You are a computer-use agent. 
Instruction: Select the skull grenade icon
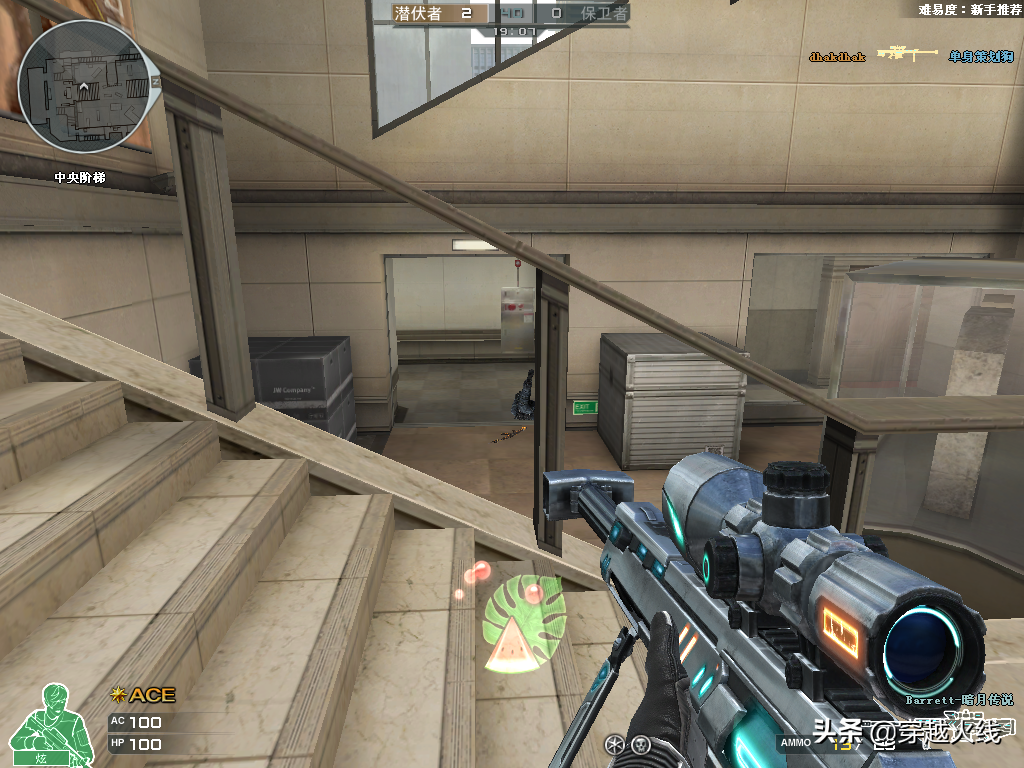tap(641, 744)
